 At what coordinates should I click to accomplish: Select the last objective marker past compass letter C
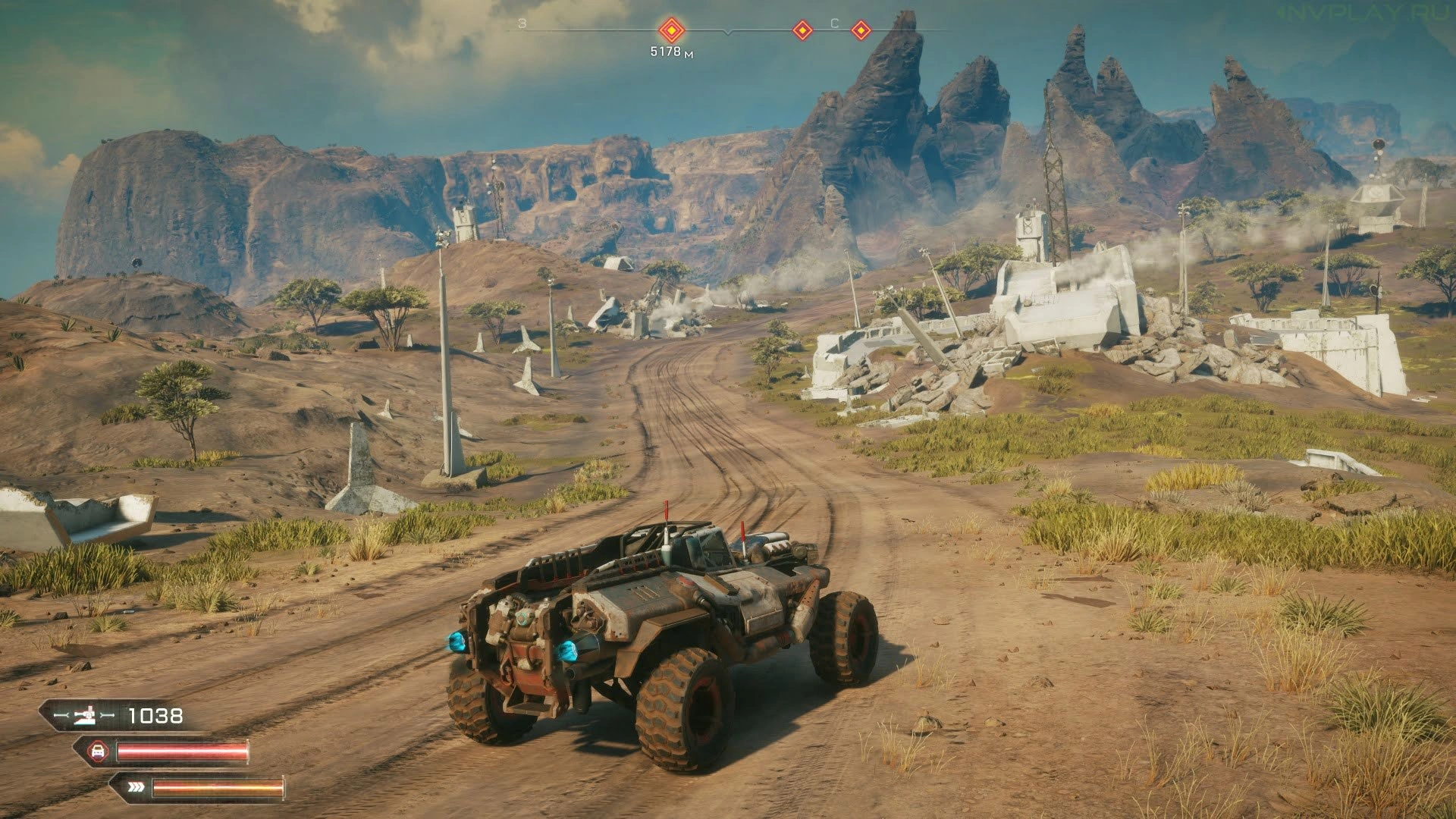[861, 30]
